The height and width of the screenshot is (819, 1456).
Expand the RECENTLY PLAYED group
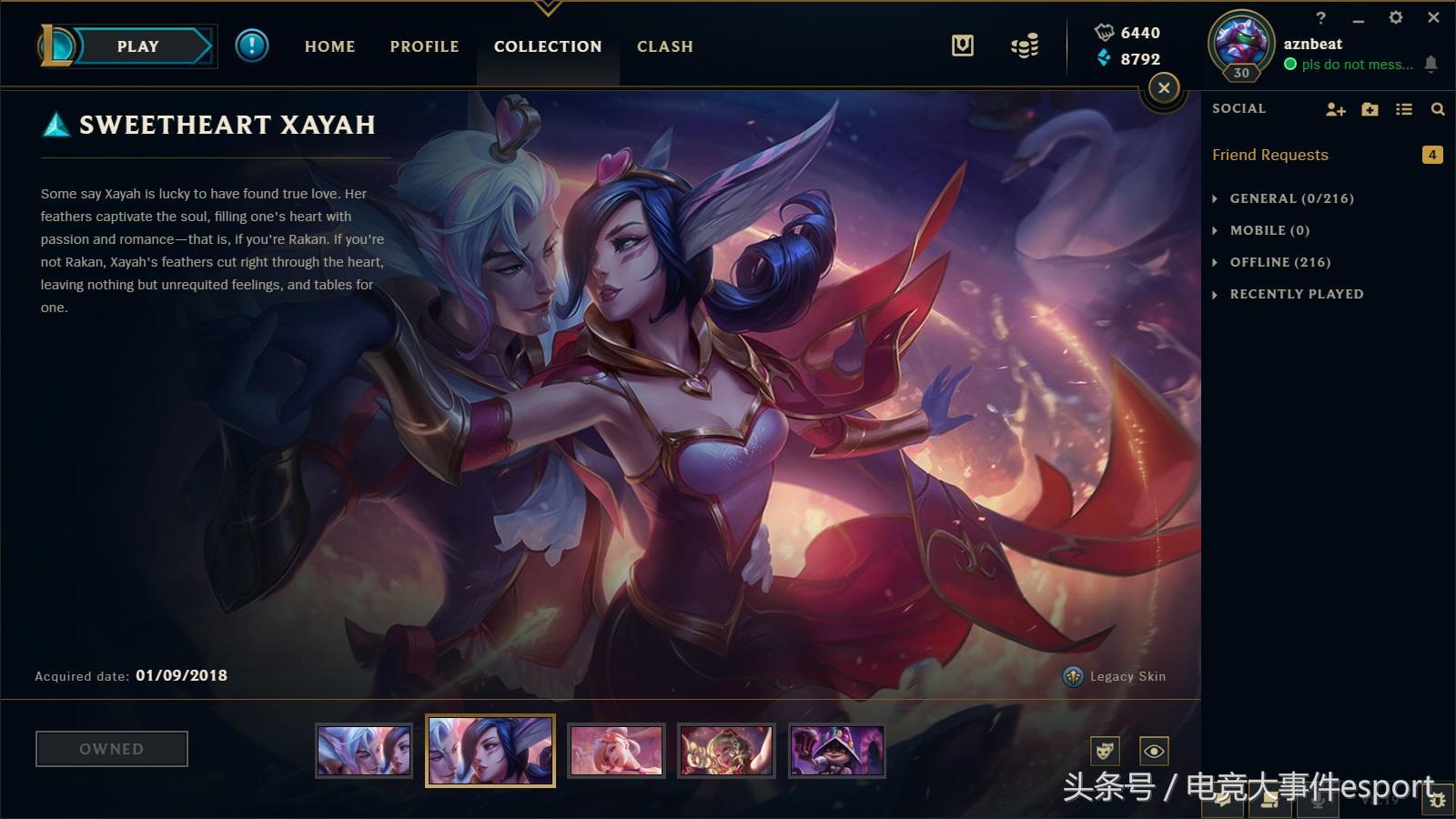click(x=1296, y=294)
